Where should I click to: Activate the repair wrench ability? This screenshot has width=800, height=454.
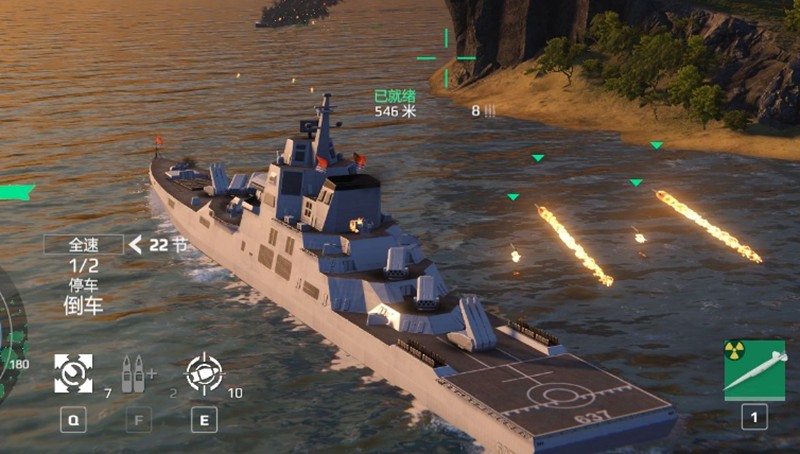pos(73,373)
